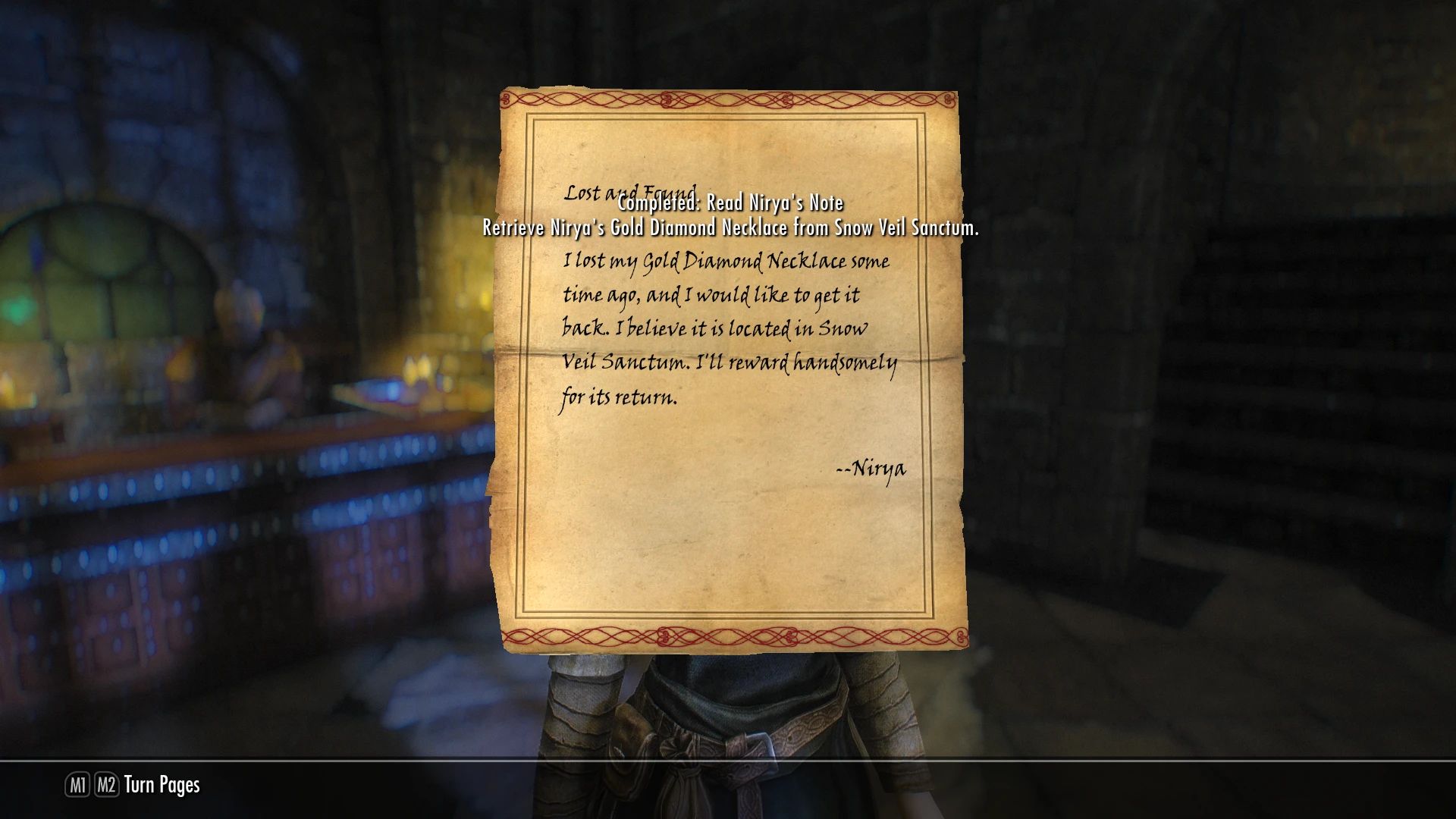Click the center heart motif in top border

(668, 98)
